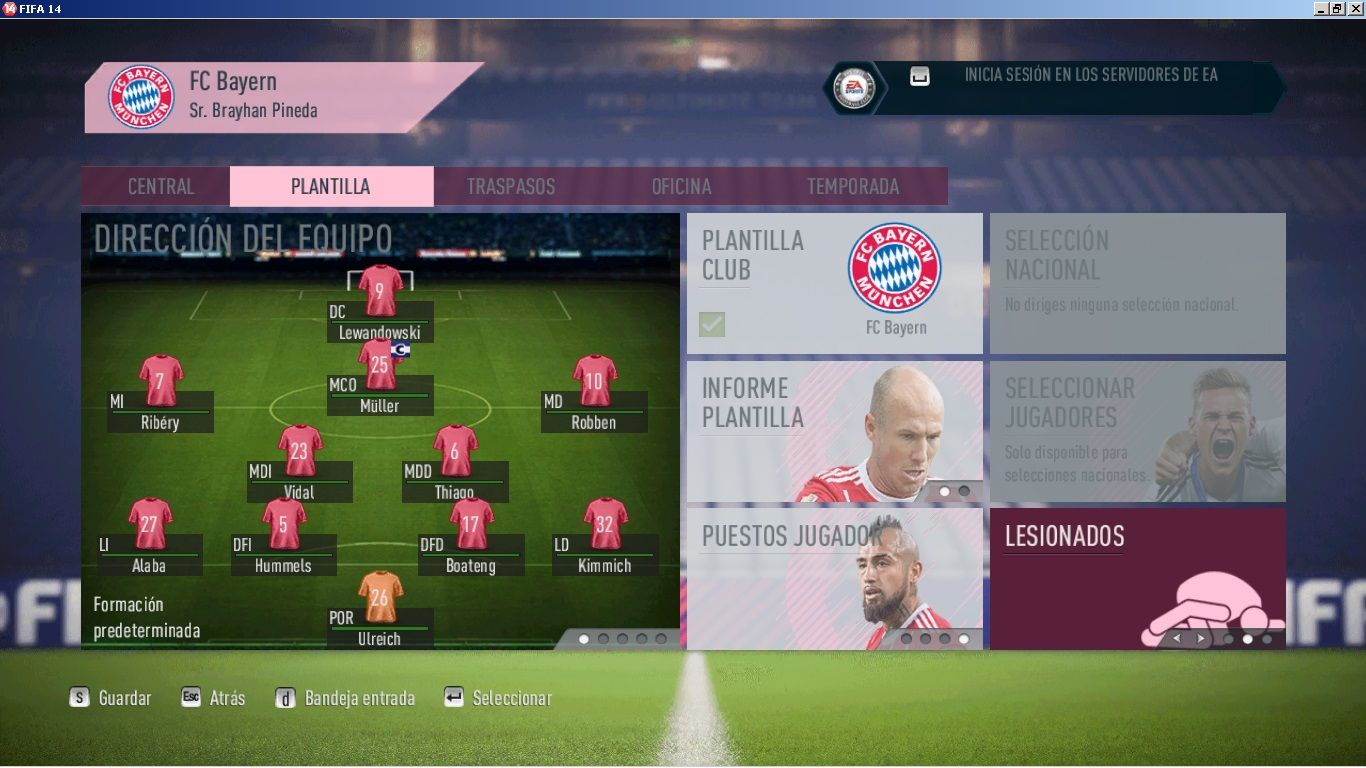Select the Plantilla Club tile
The image size is (1366, 768).
(x=834, y=283)
